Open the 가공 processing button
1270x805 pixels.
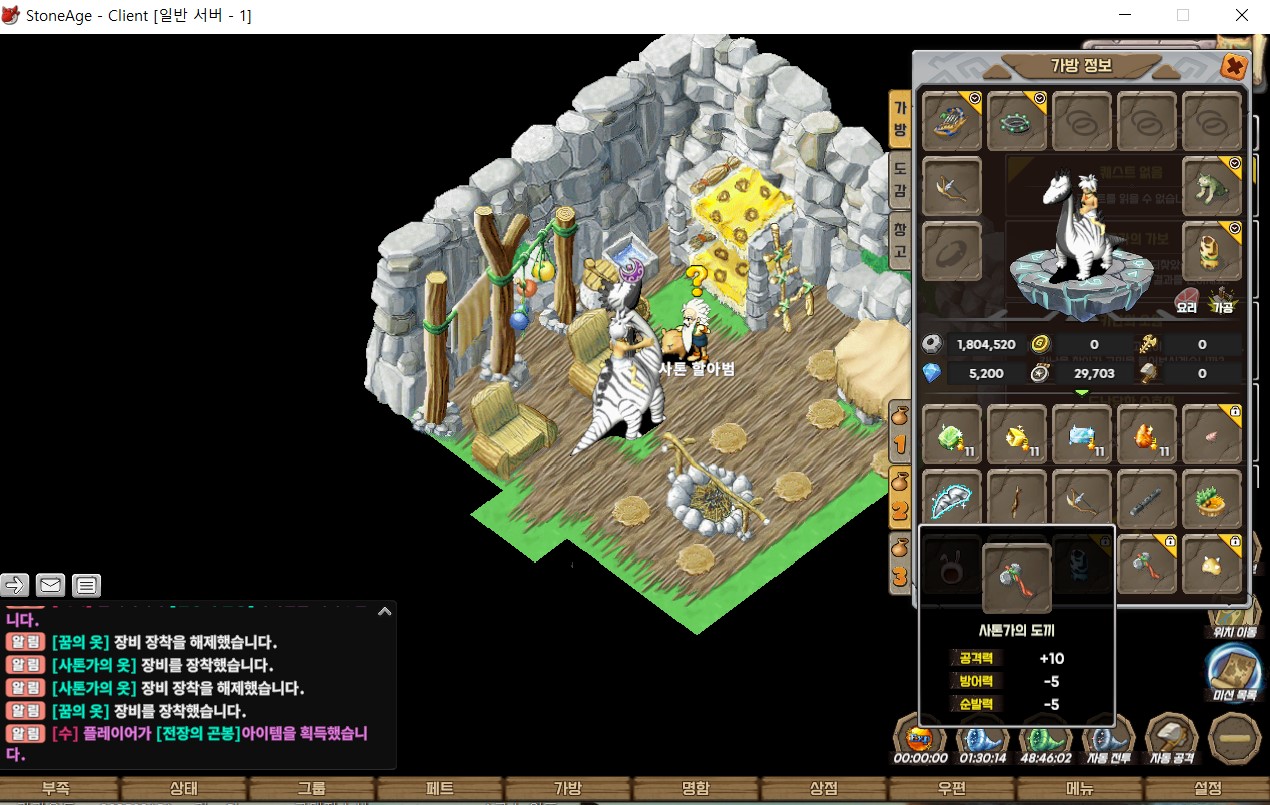[x=1221, y=300]
